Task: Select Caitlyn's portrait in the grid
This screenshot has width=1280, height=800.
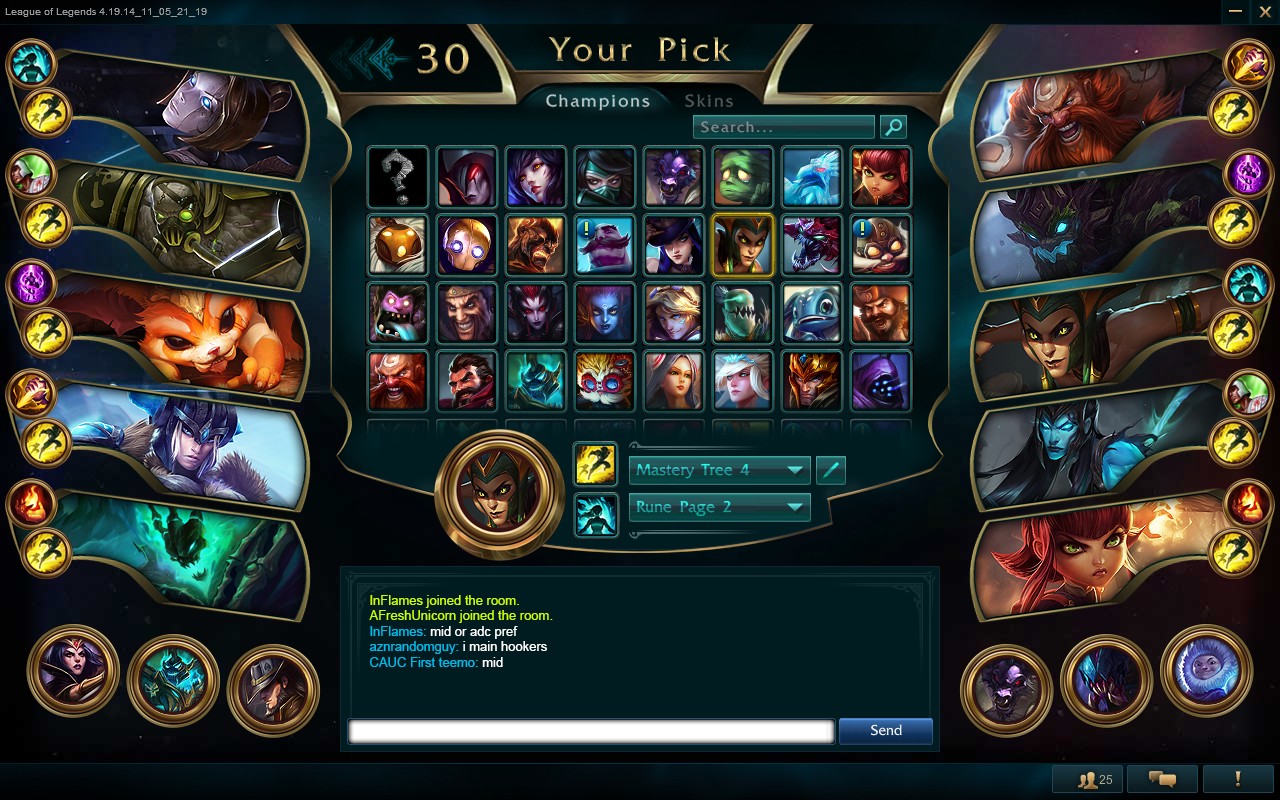Action: (x=674, y=245)
